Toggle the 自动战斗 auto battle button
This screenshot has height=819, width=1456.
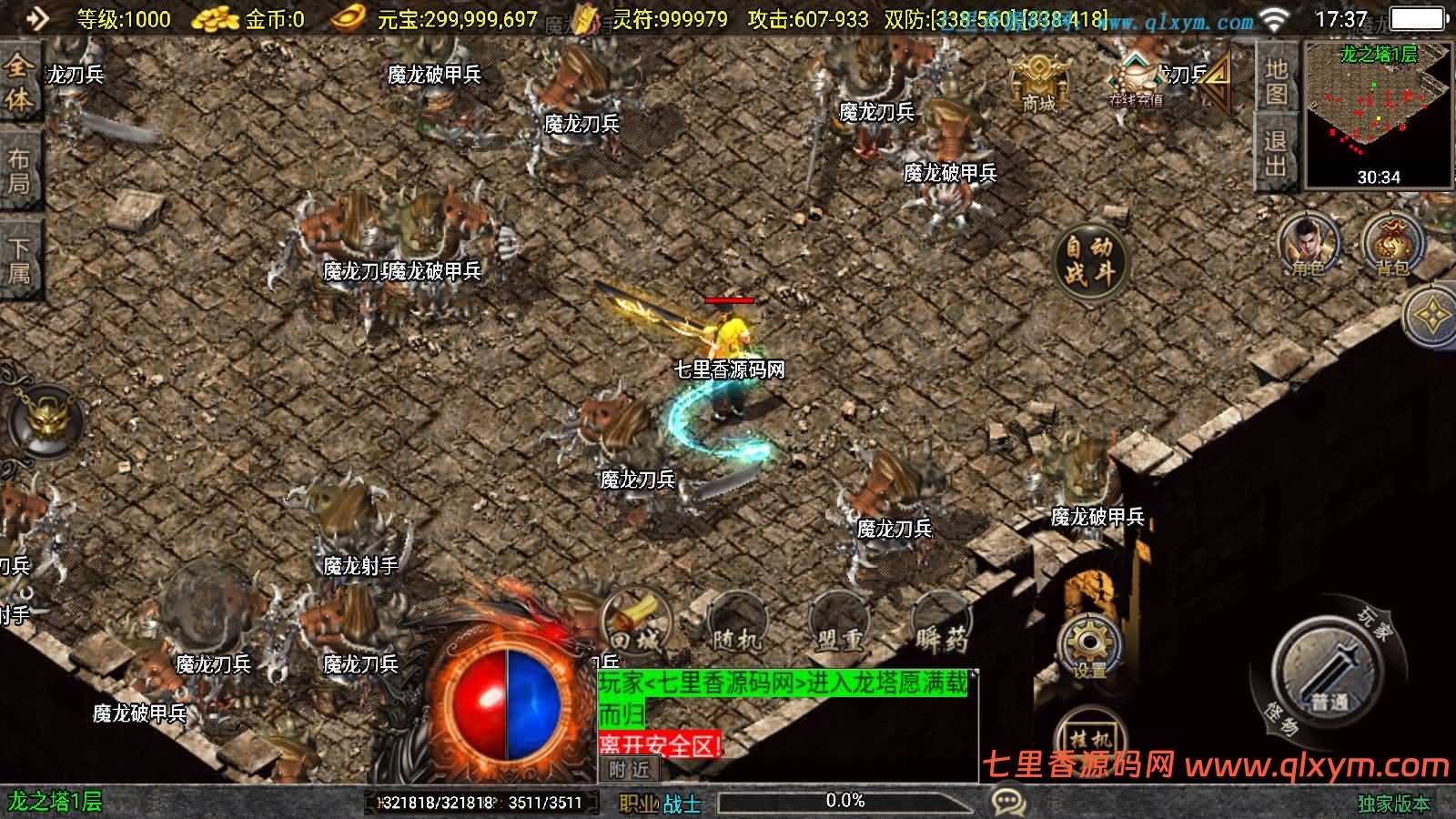(x=1089, y=259)
